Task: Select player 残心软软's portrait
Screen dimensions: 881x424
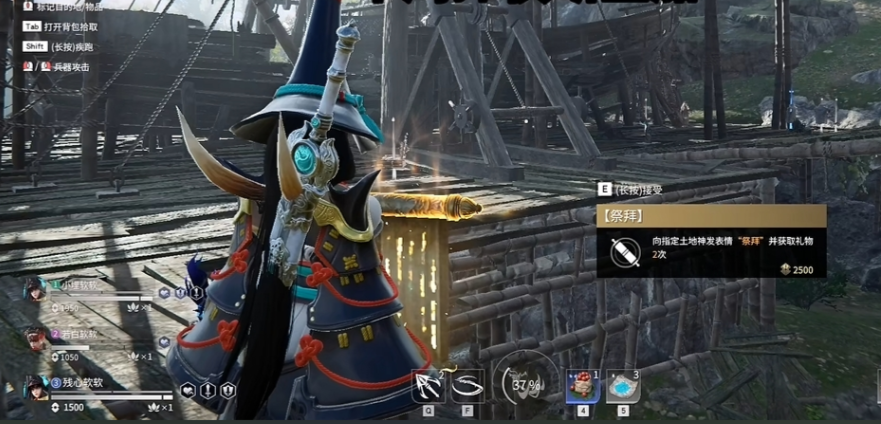Action: click(36, 387)
